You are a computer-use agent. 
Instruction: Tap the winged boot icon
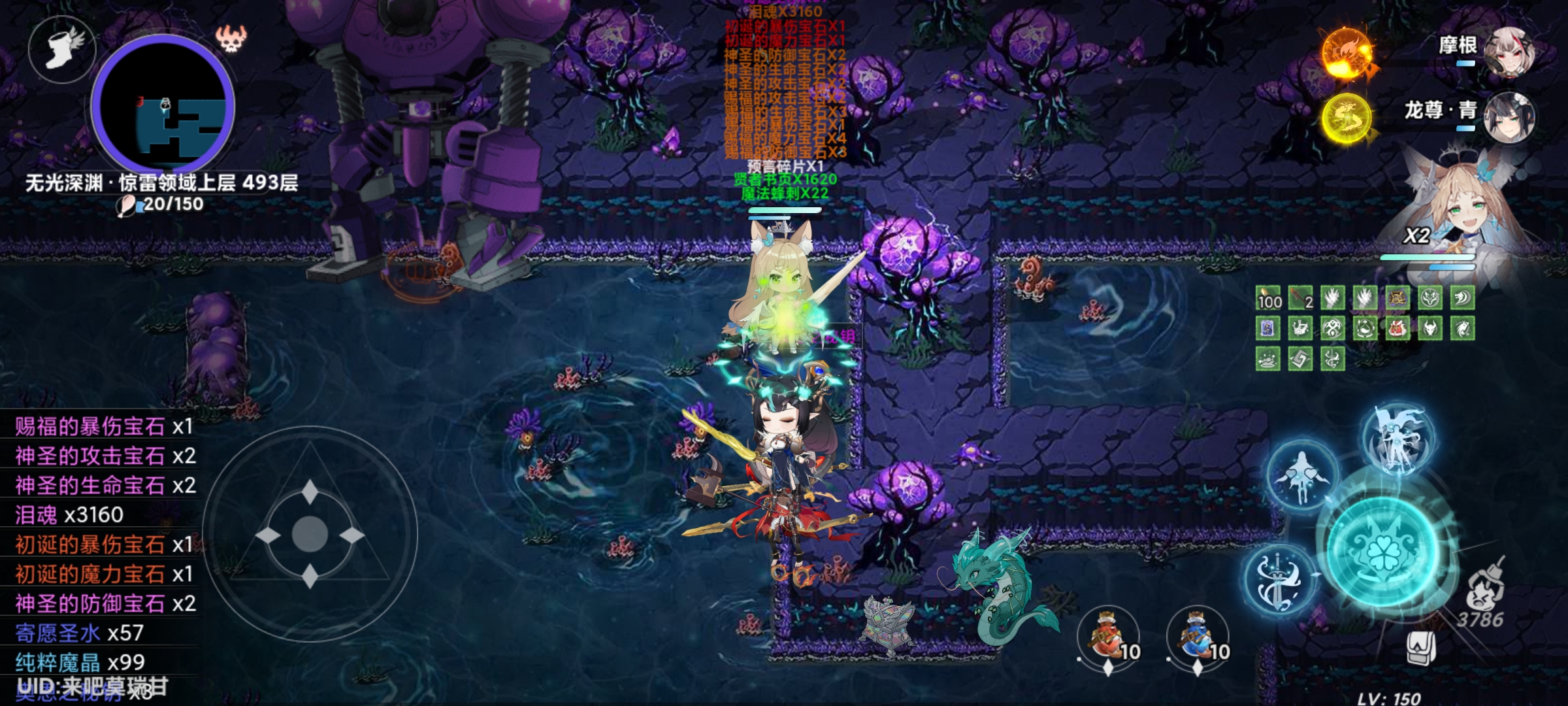[62, 48]
